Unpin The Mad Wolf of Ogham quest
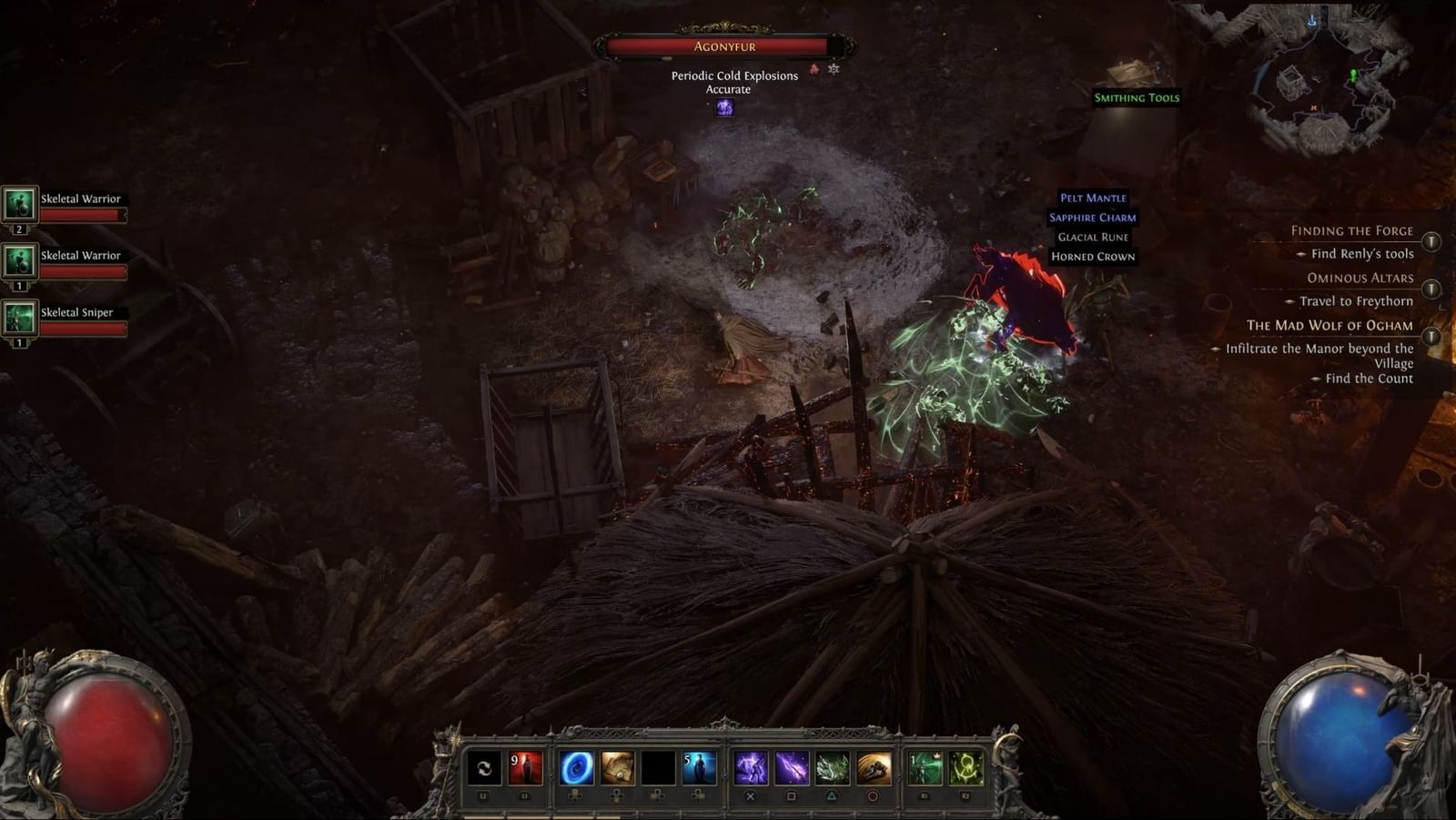The image size is (1456, 820). [1431, 336]
